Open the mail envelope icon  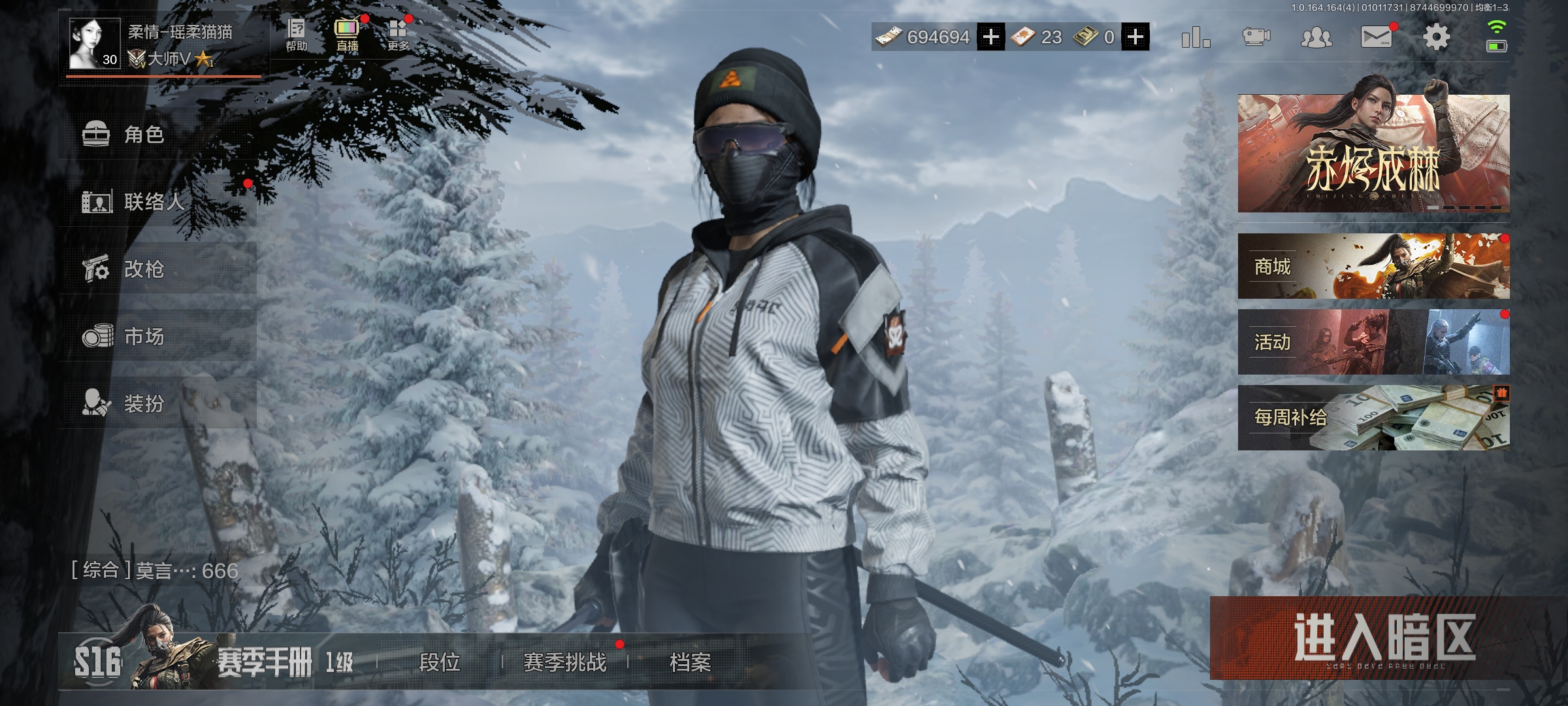(x=1376, y=37)
